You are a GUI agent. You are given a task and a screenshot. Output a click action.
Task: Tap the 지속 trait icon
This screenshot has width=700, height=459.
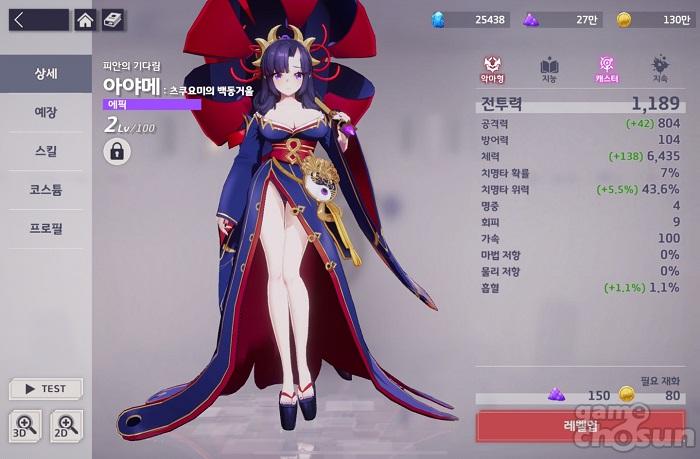660,69
